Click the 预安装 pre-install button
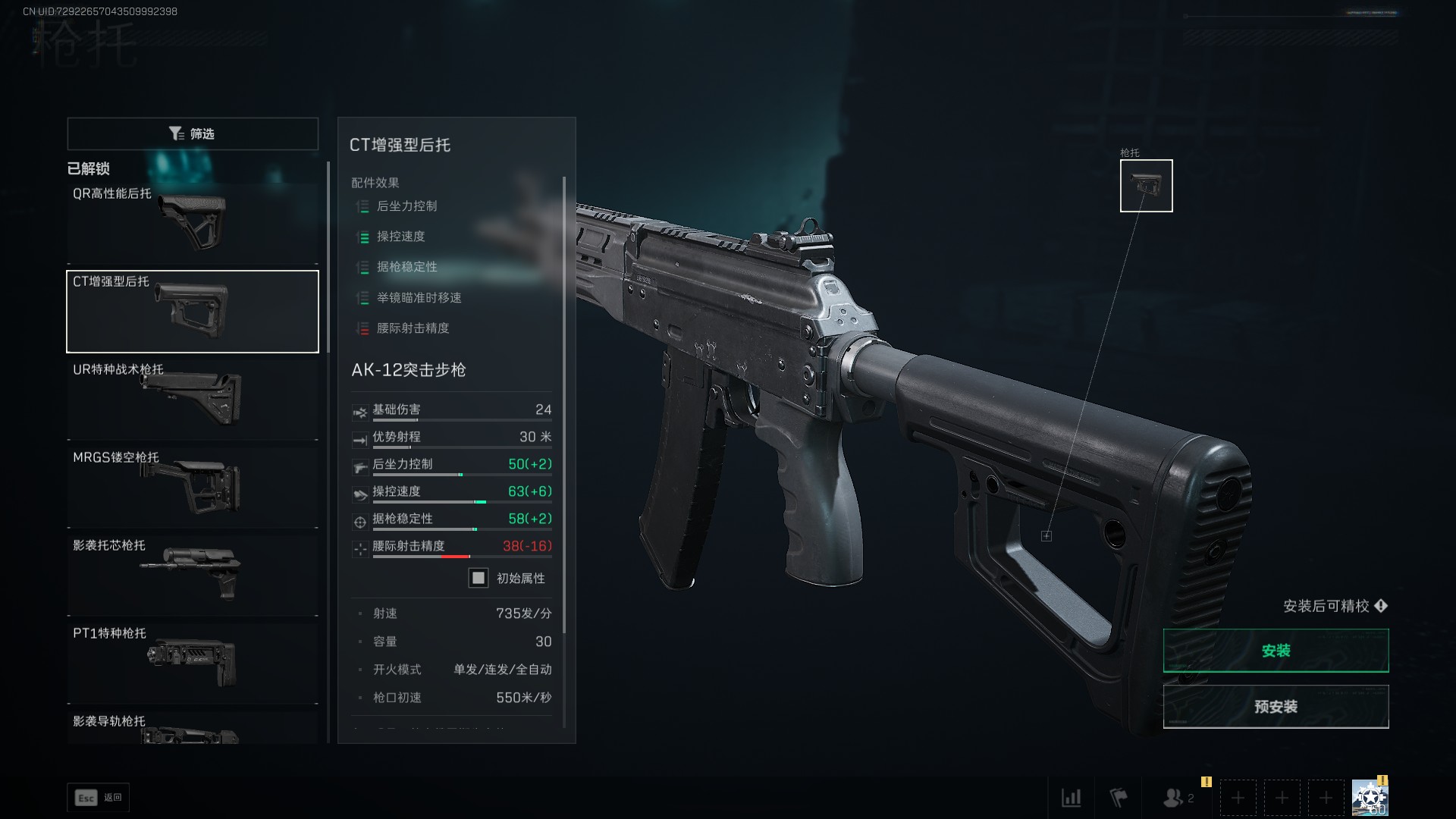 coord(1276,706)
